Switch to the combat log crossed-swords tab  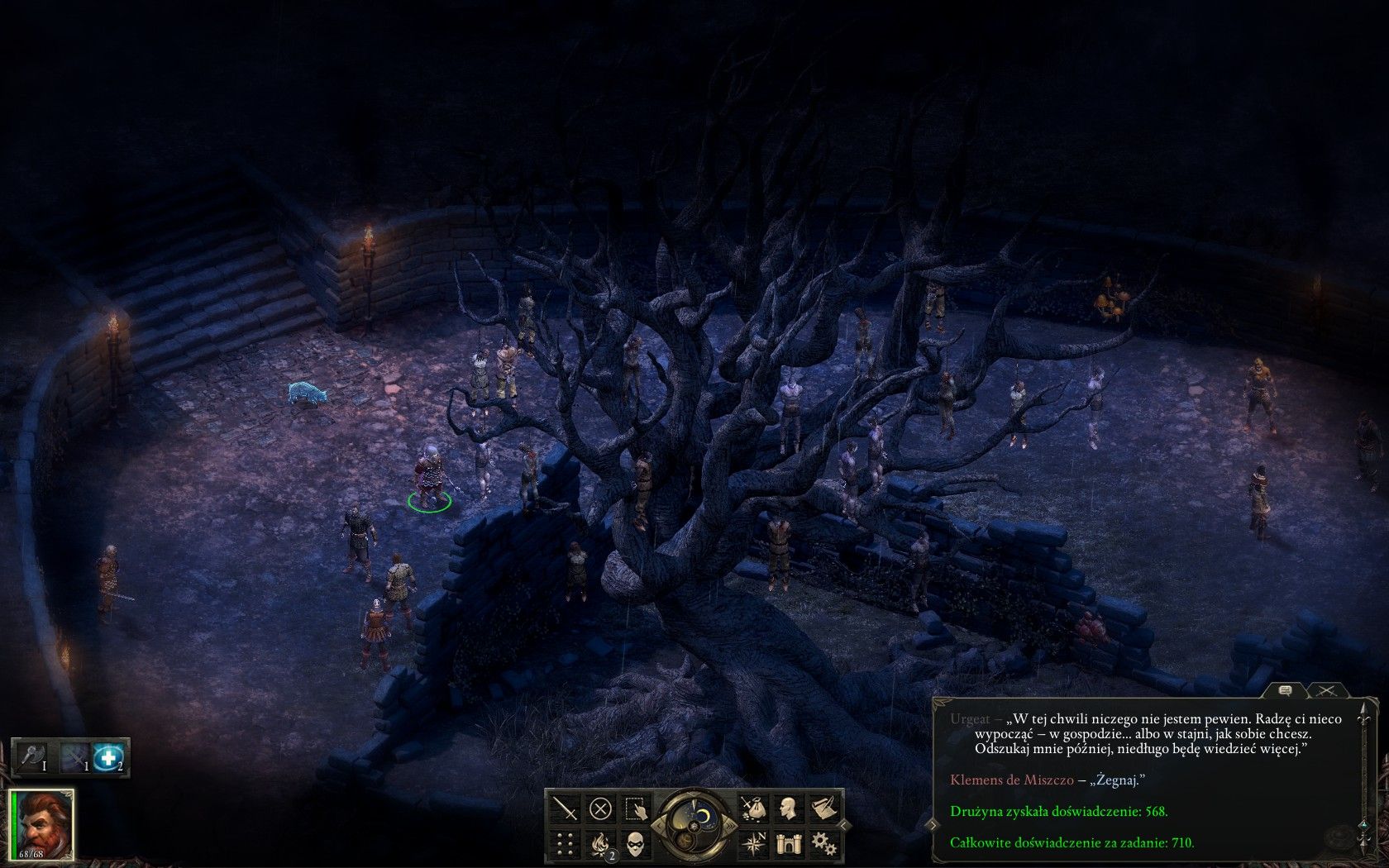(x=1327, y=690)
